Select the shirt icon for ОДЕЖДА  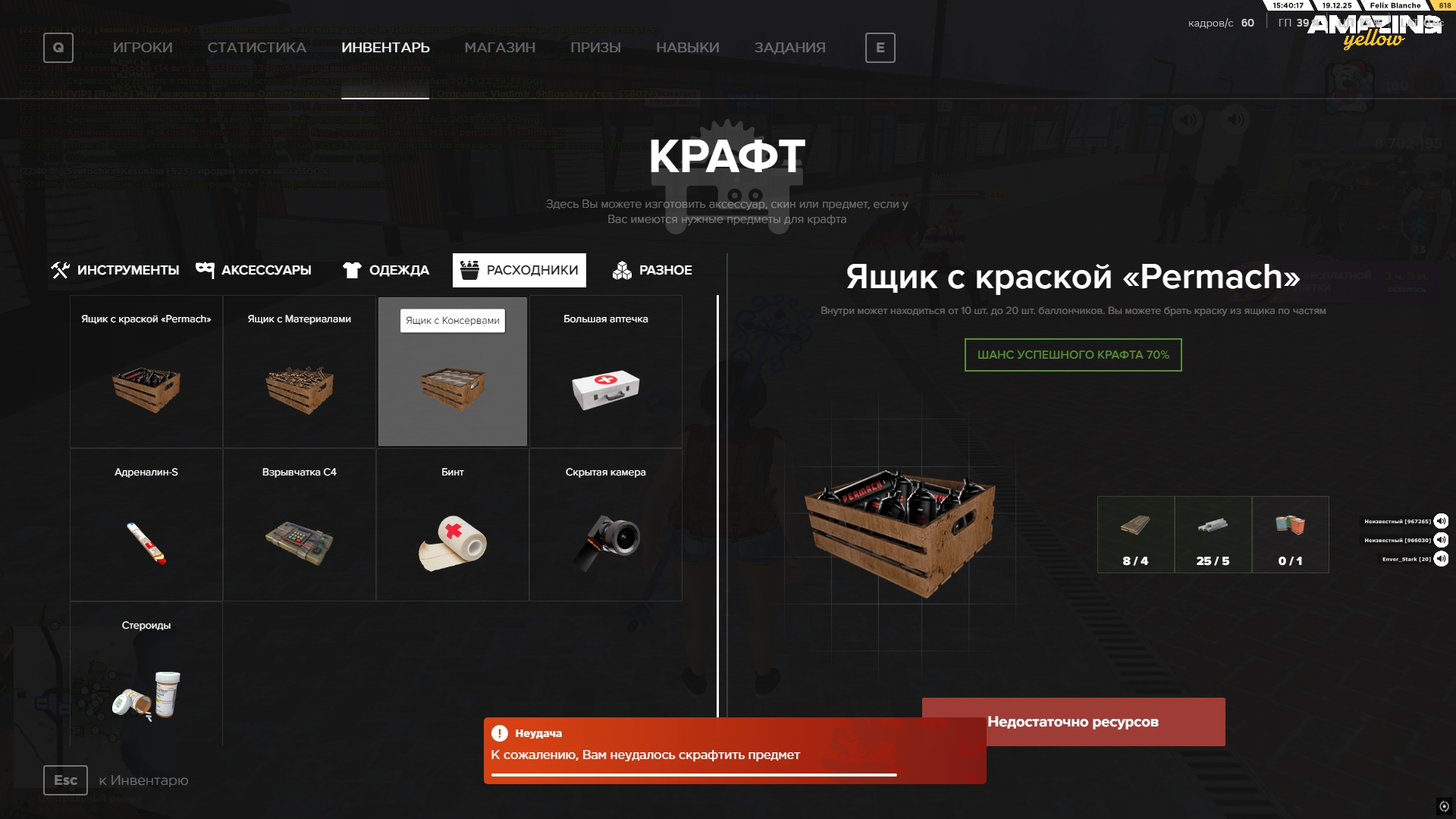pyautogui.click(x=352, y=269)
